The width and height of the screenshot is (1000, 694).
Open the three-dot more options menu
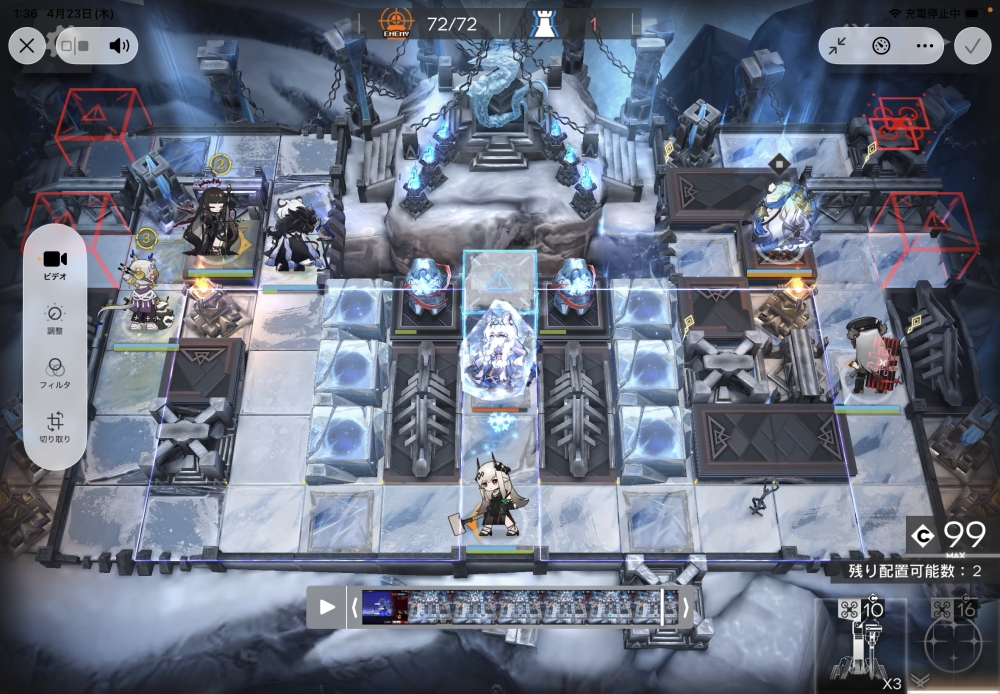pyautogui.click(x=924, y=45)
